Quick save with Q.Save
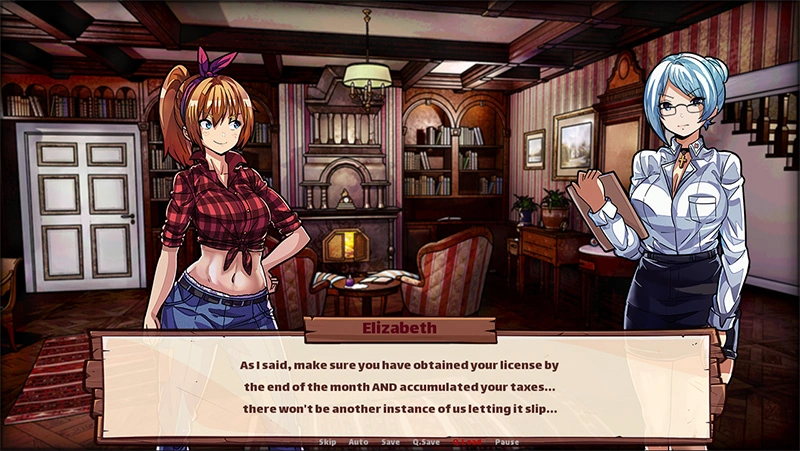800x451 pixels. click(x=427, y=442)
